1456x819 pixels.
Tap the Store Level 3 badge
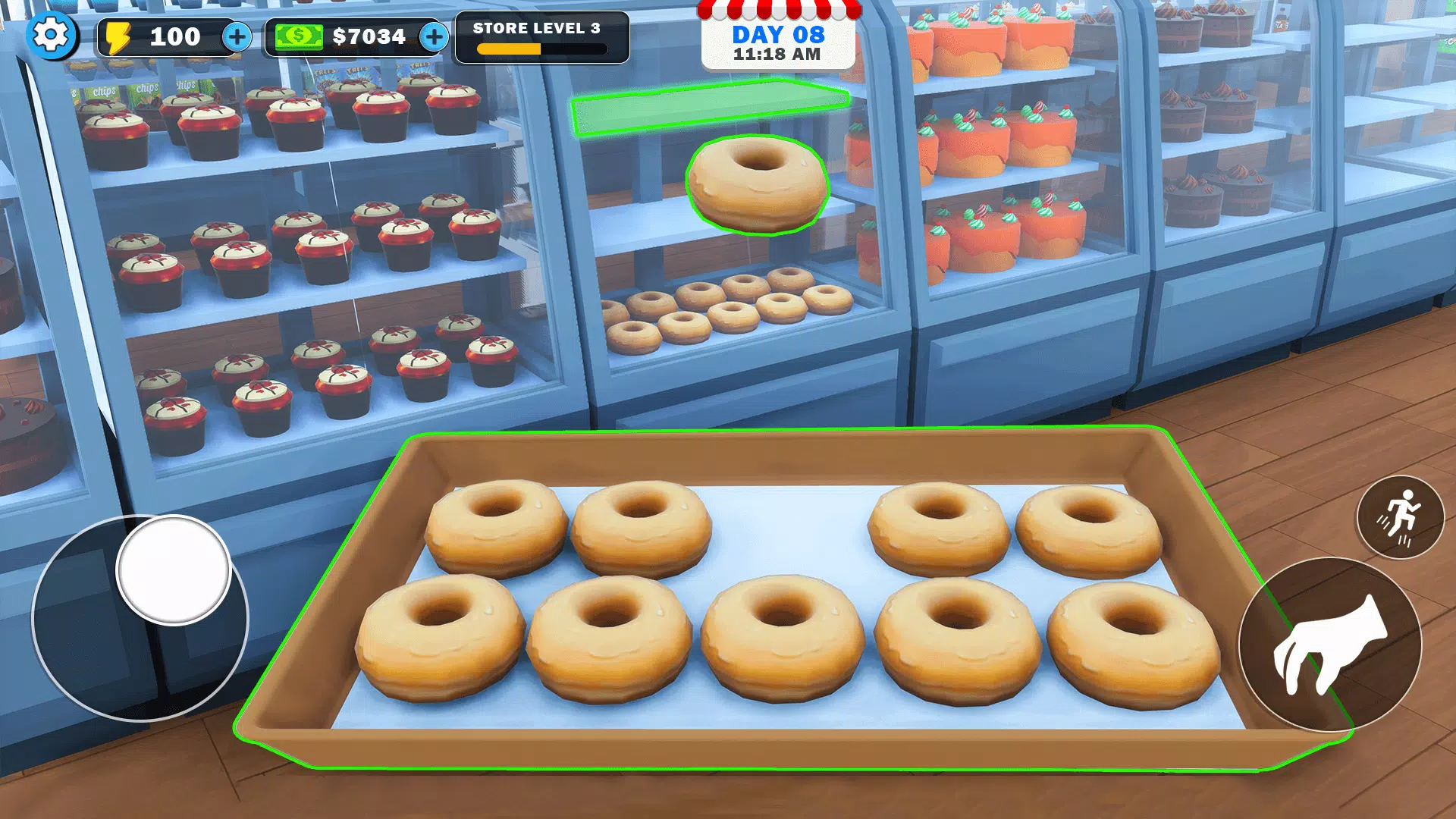541,38
